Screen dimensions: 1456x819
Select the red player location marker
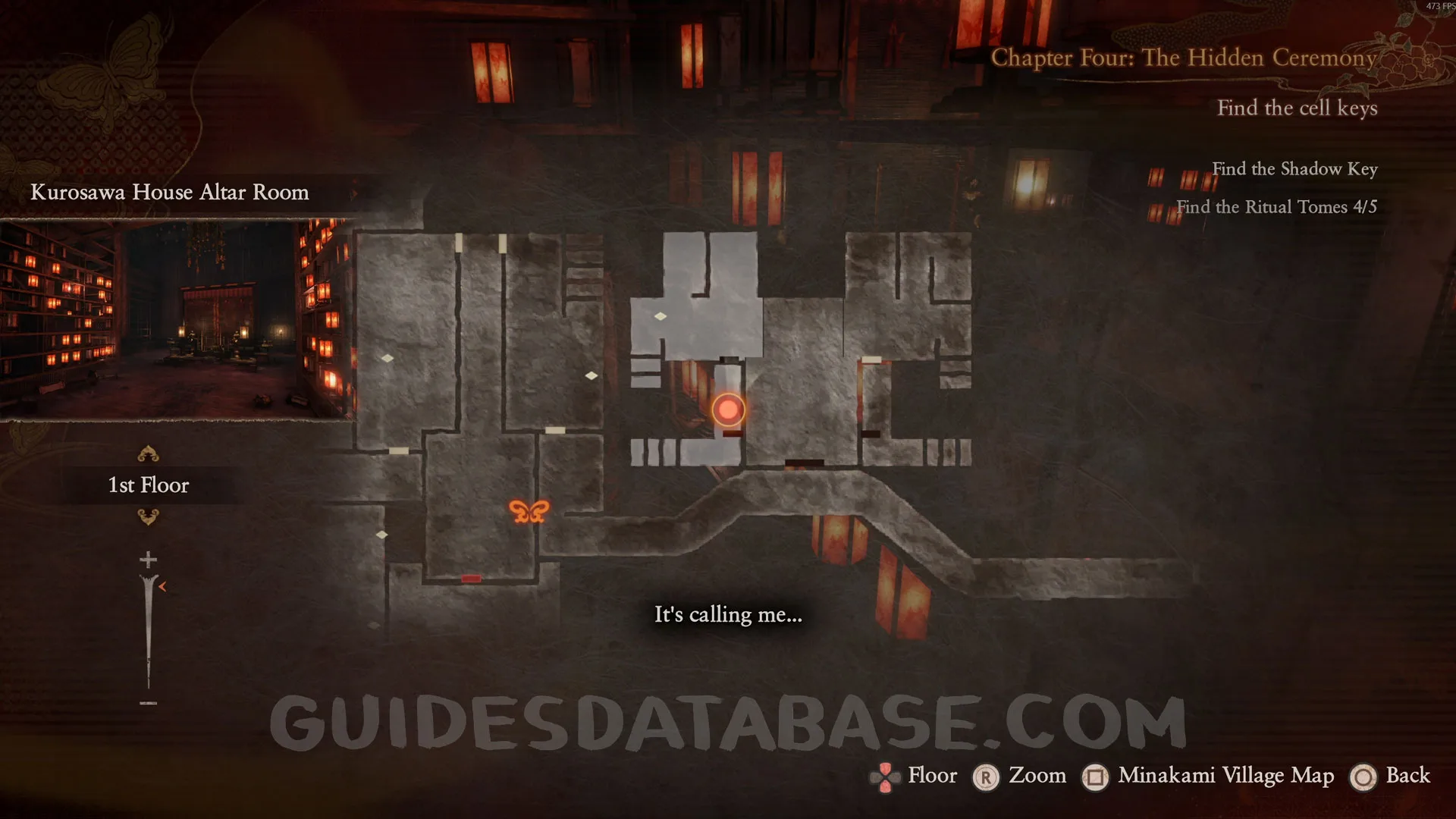[x=728, y=409]
